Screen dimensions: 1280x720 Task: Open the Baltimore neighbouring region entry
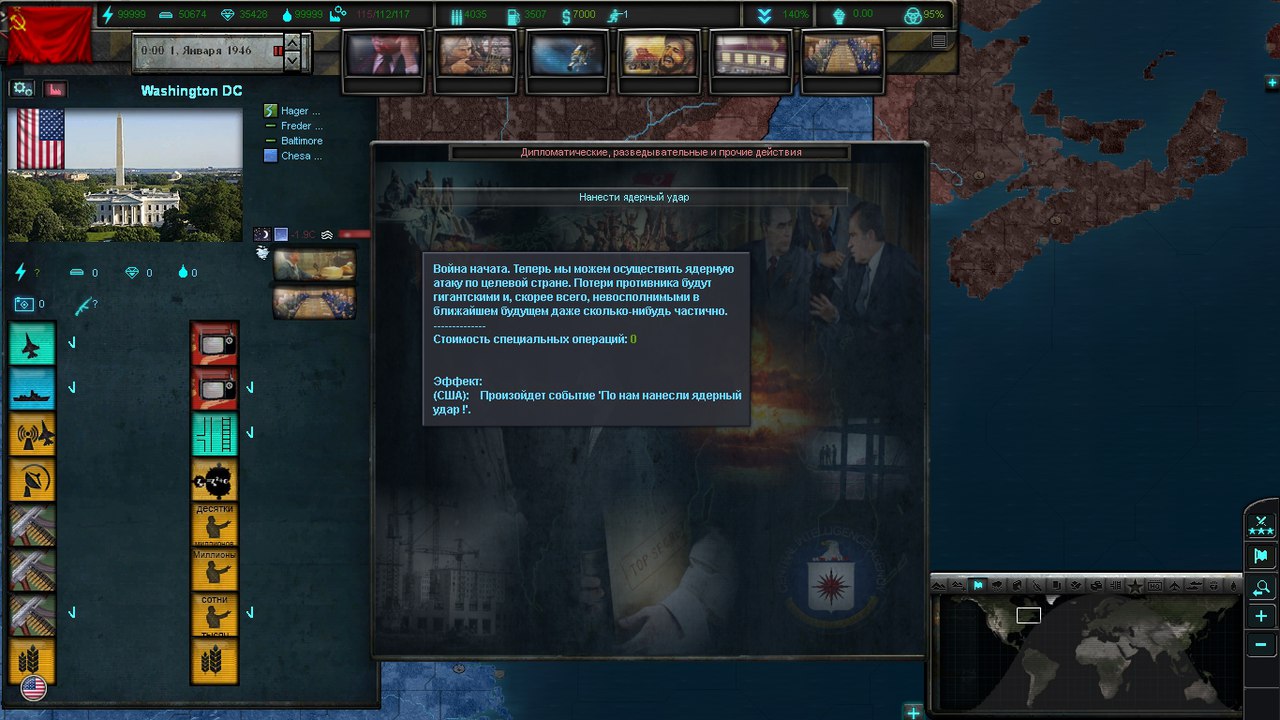(300, 141)
